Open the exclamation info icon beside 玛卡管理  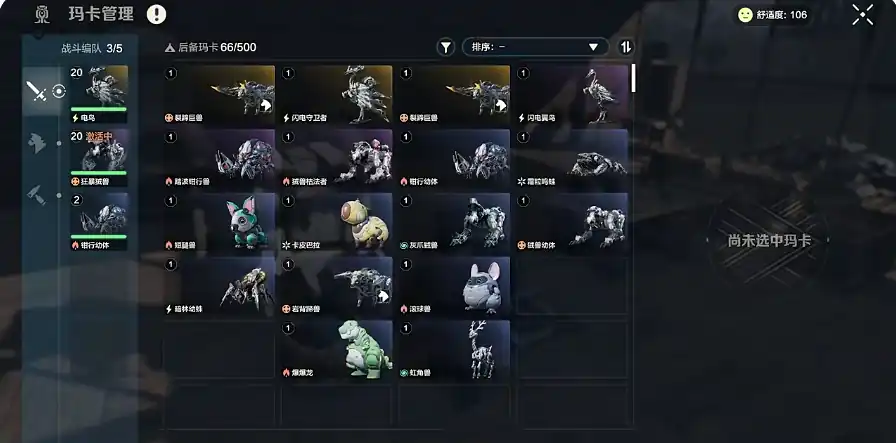(x=157, y=14)
